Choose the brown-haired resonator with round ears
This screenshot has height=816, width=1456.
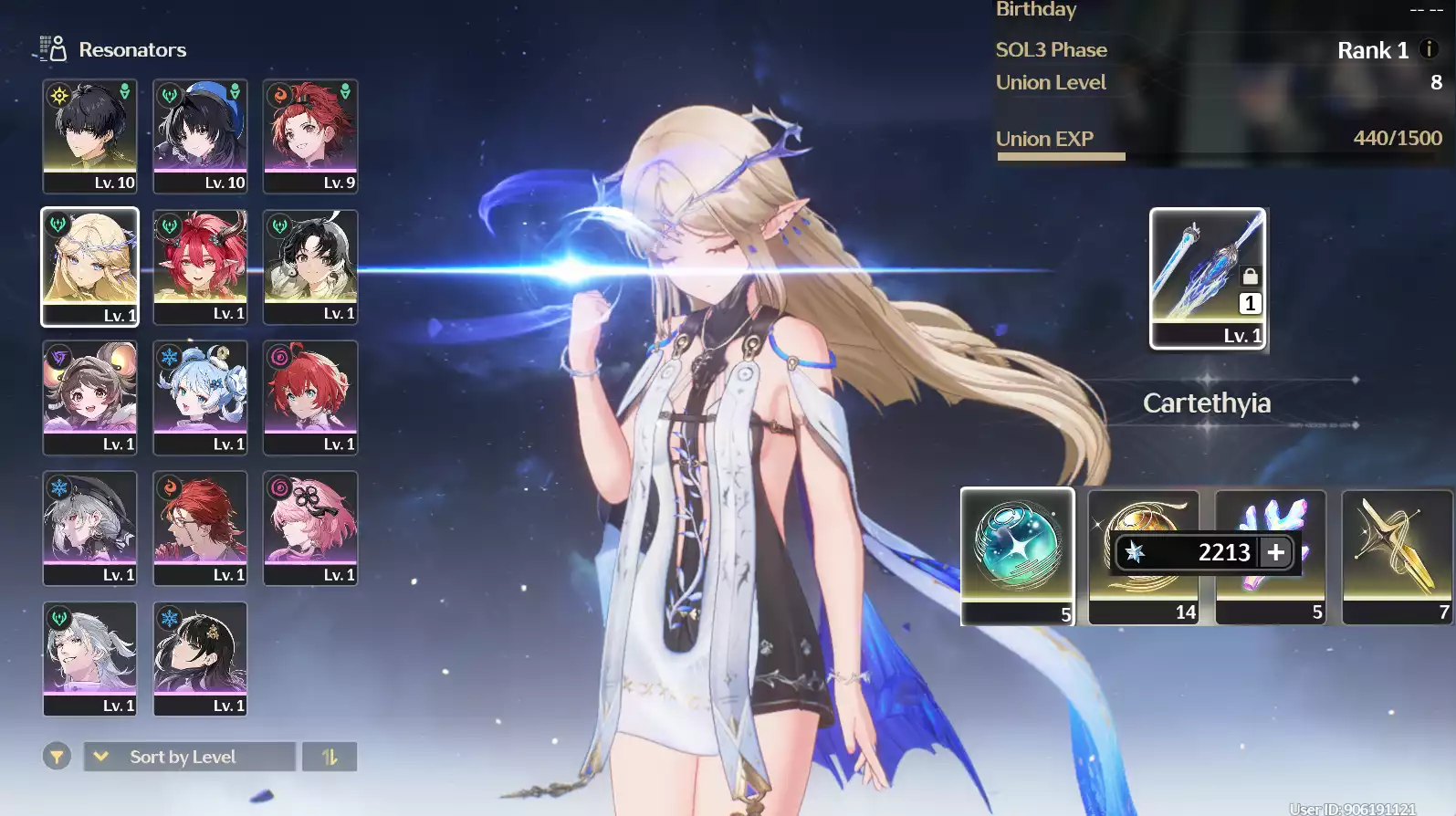point(89,397)
